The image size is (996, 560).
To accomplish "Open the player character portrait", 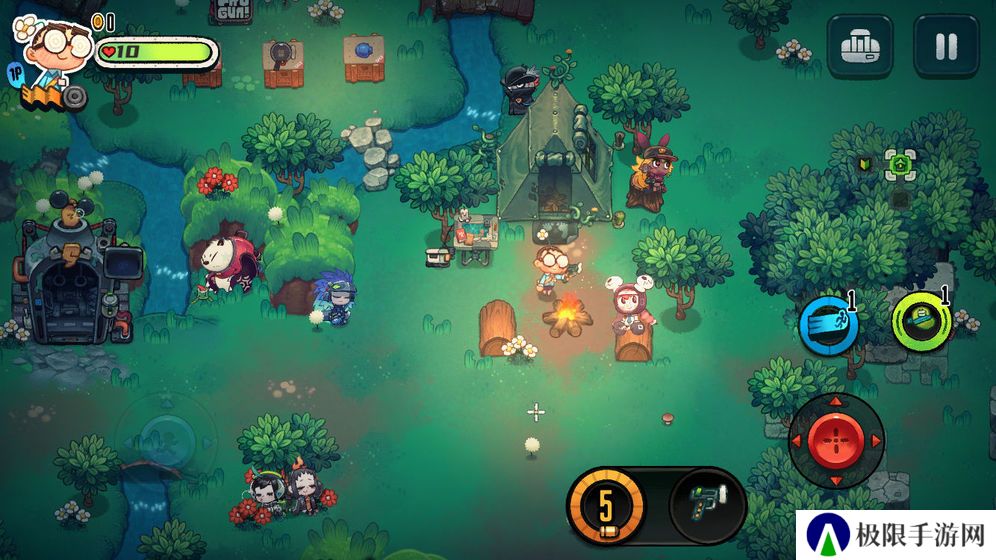I will [55, 47].
